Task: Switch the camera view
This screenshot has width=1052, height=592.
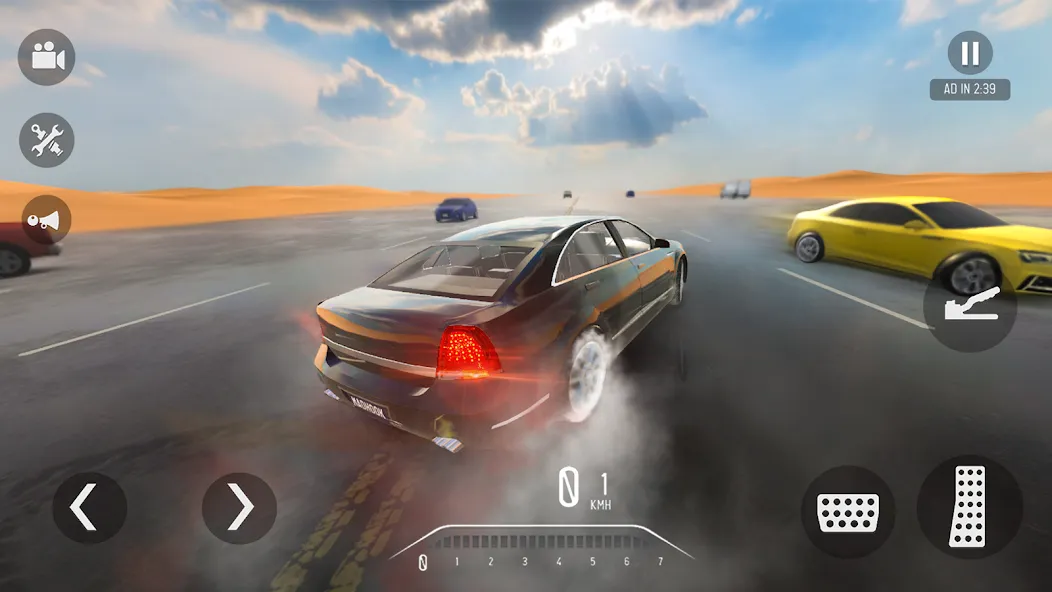Action: click(x=47, y=57)
